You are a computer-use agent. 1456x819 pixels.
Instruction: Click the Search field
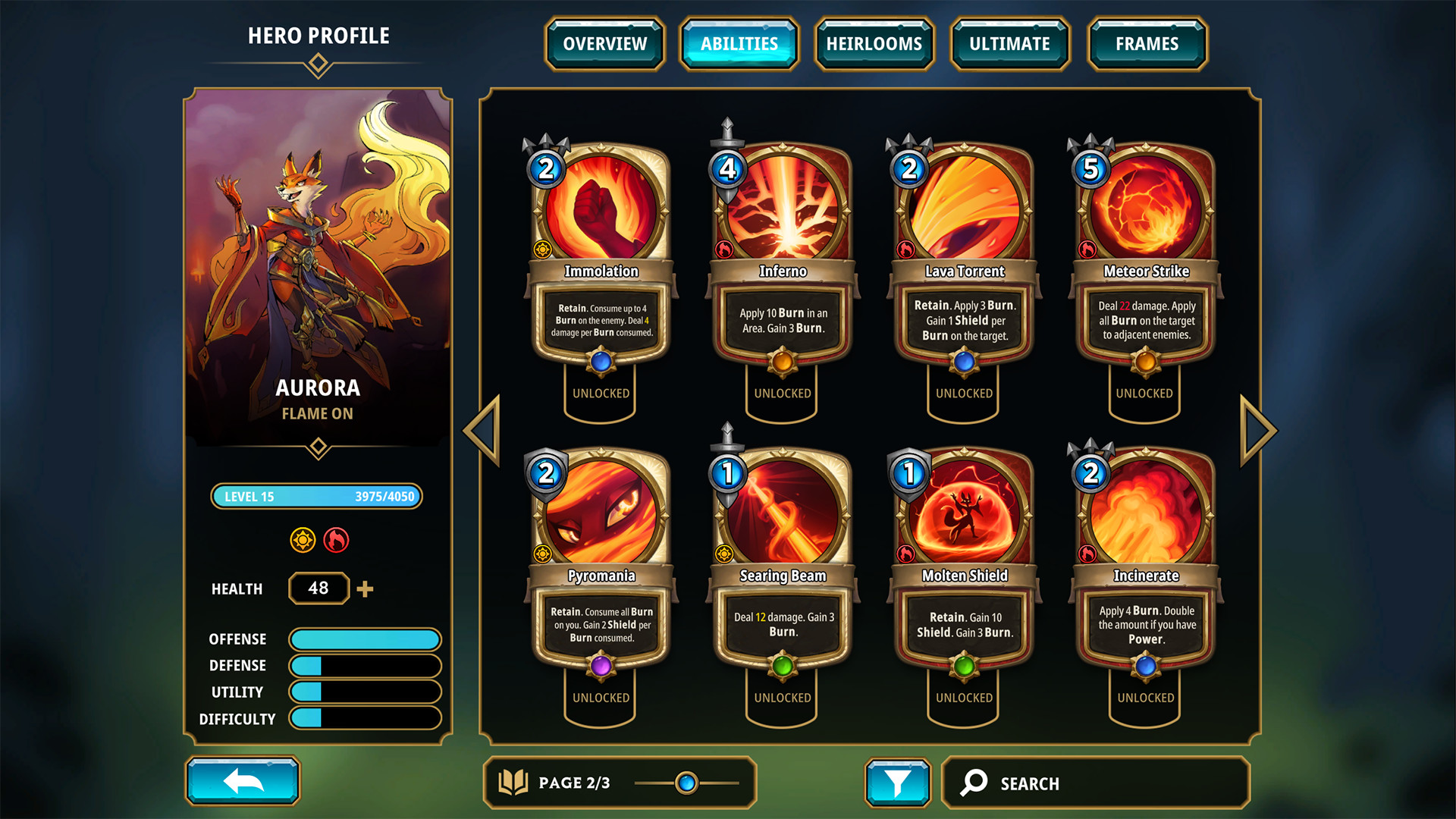(1096, 783)
